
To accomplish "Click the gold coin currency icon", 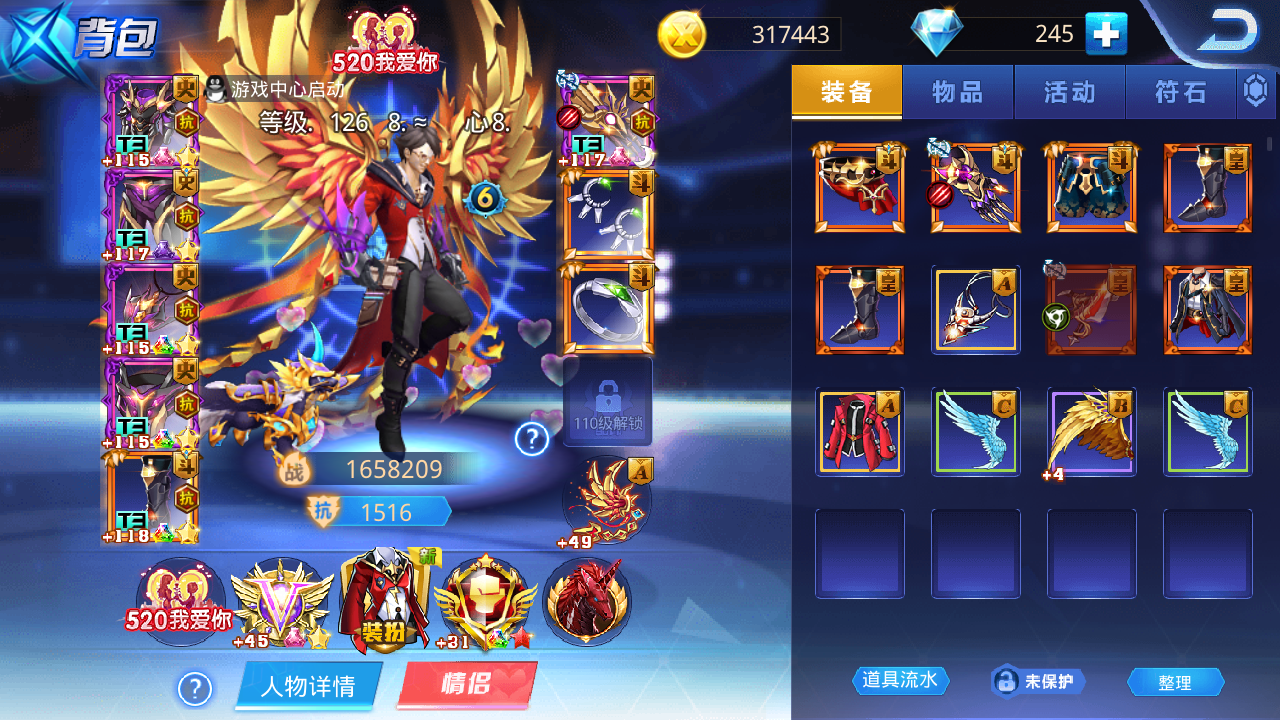I will point(681,35).
